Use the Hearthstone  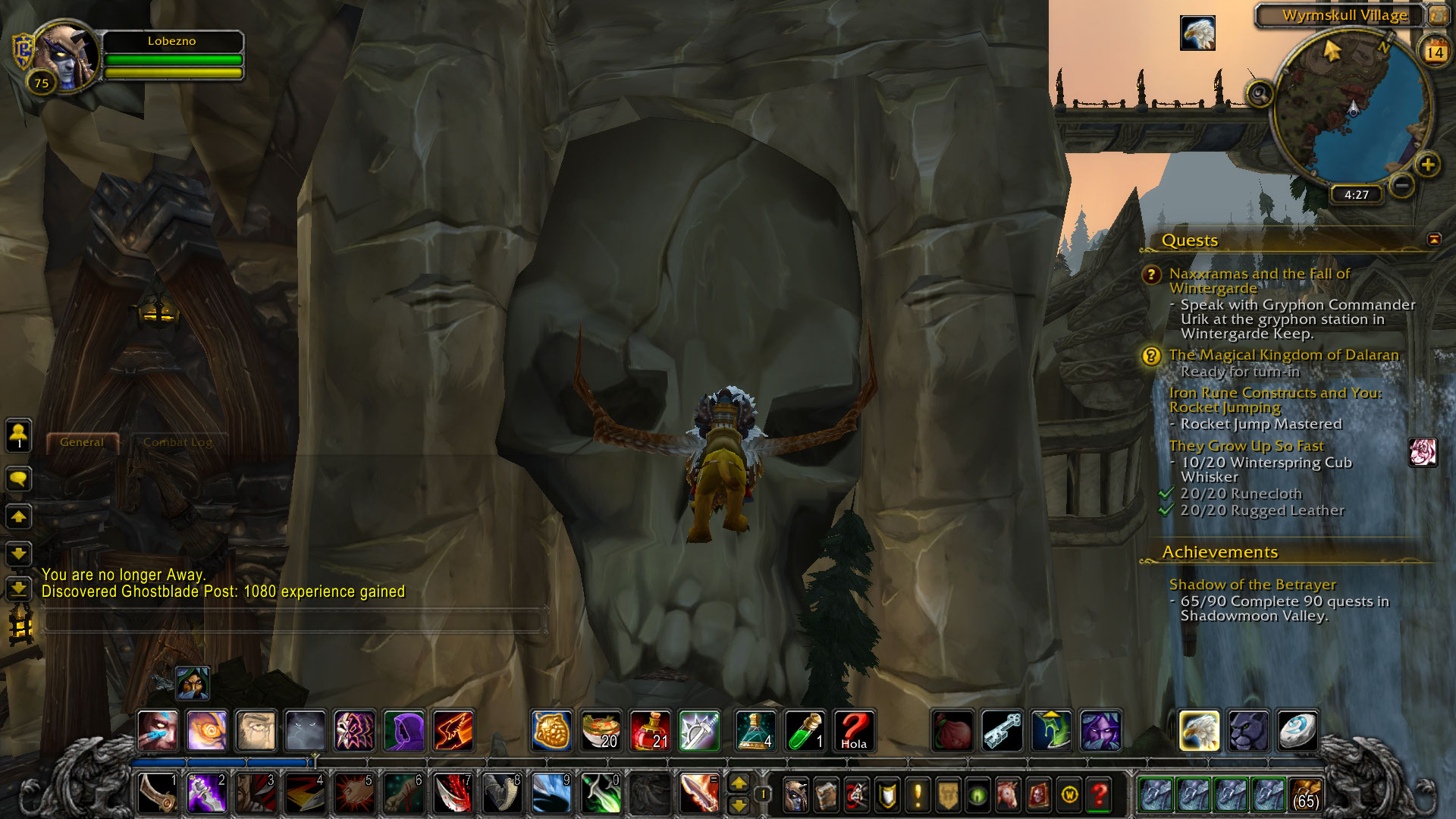[1297, 731]
